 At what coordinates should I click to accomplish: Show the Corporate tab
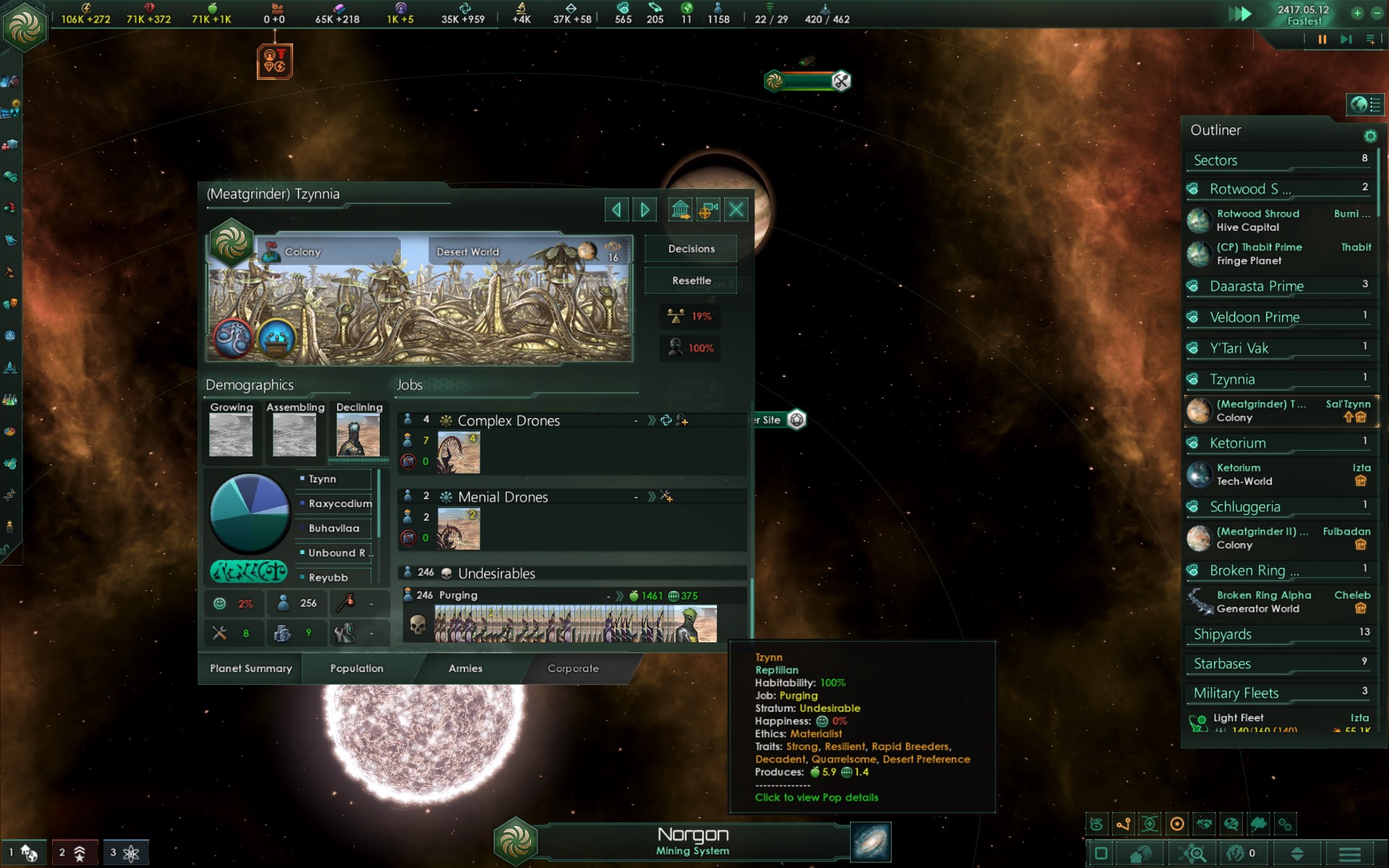[573, 668]
